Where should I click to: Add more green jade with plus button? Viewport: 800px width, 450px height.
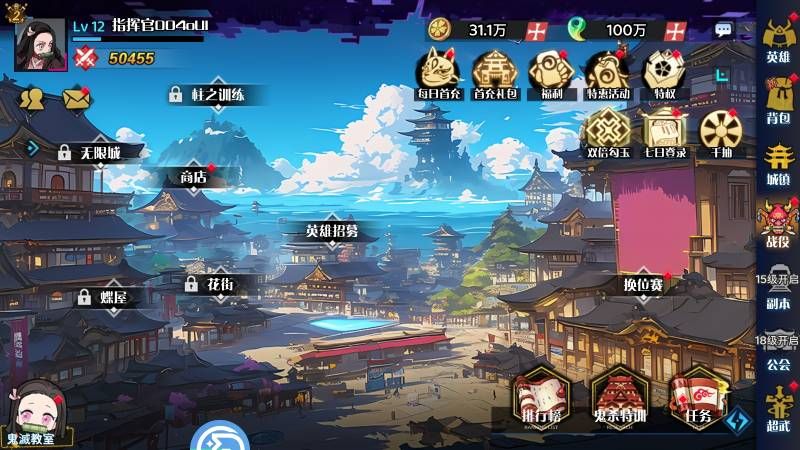[x=676, y=30]
